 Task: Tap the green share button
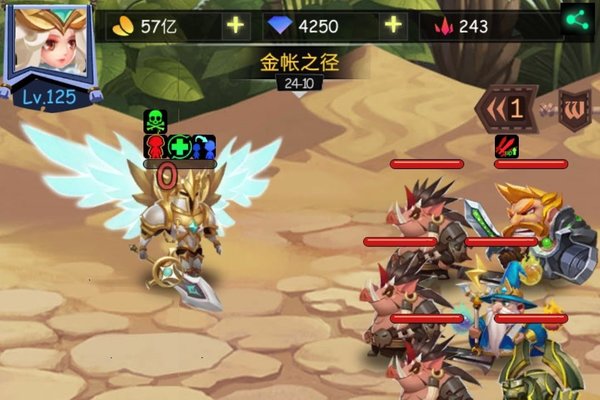click(574, 20)
